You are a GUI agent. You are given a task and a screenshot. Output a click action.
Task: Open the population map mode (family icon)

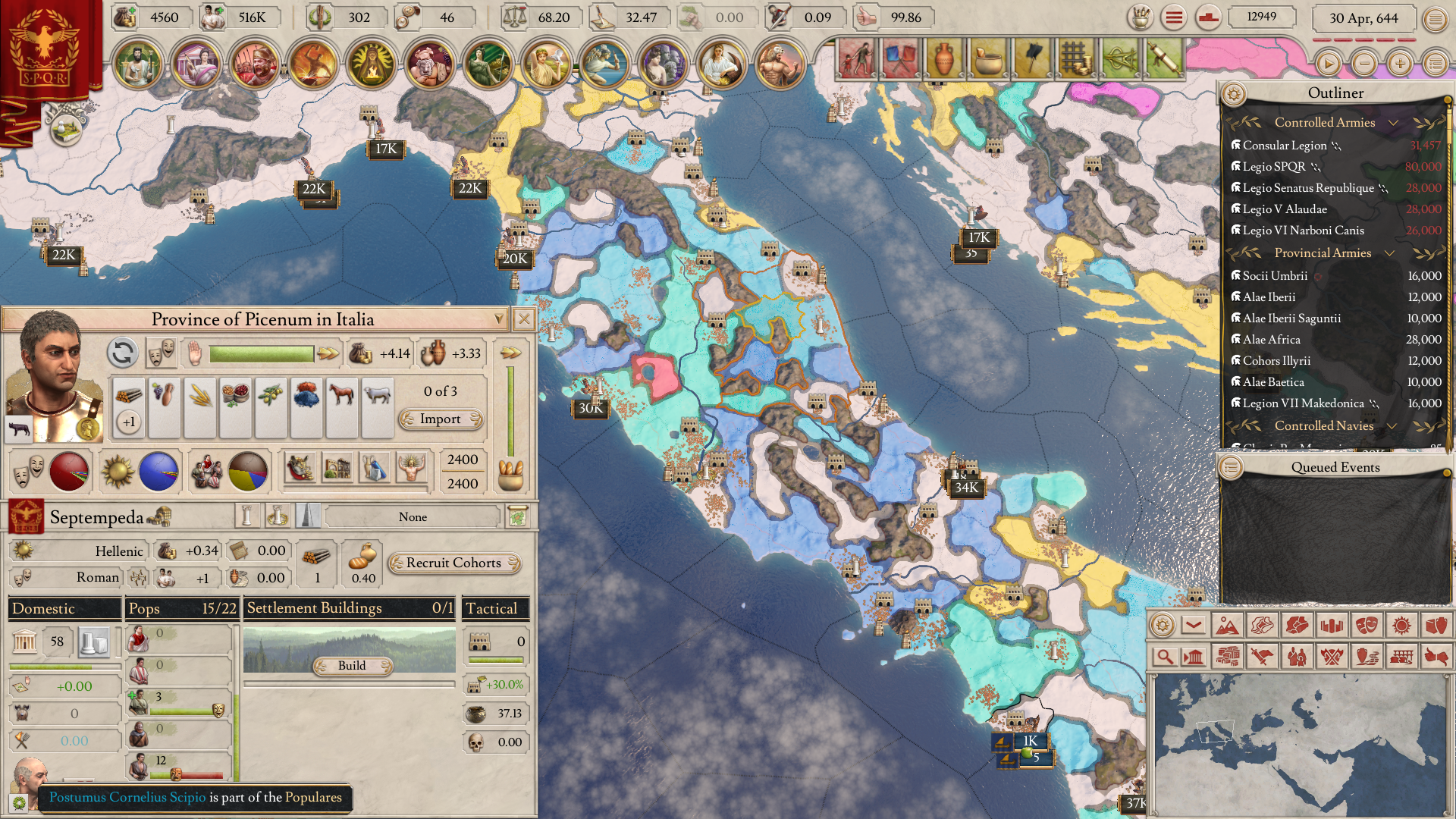(1298, 657)
